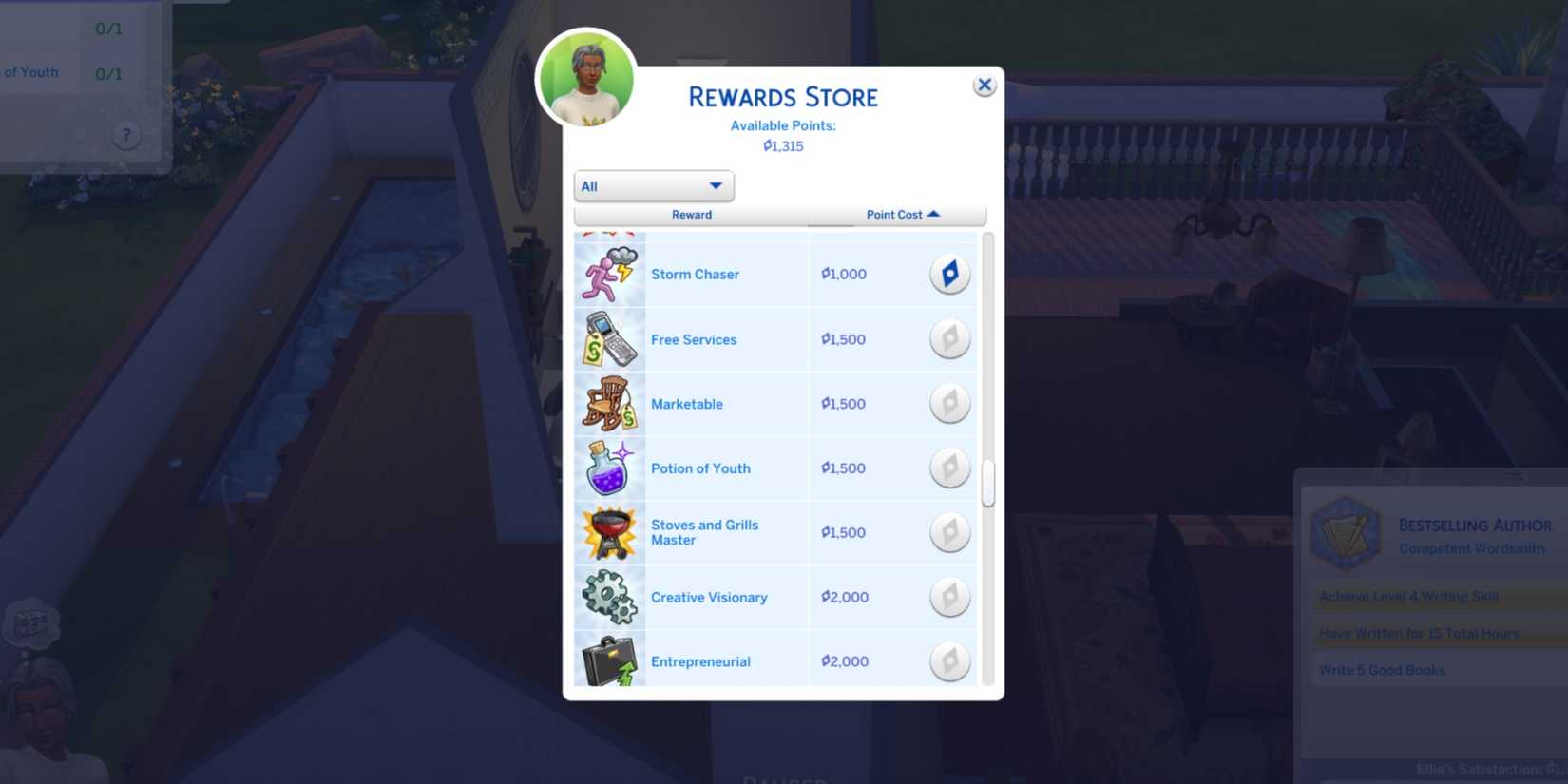The width and height of the screenshot is (1568, 784).
Task: Click the Potion of Youth flask icon
Action: pyautogui.click(x=608, y=468)
